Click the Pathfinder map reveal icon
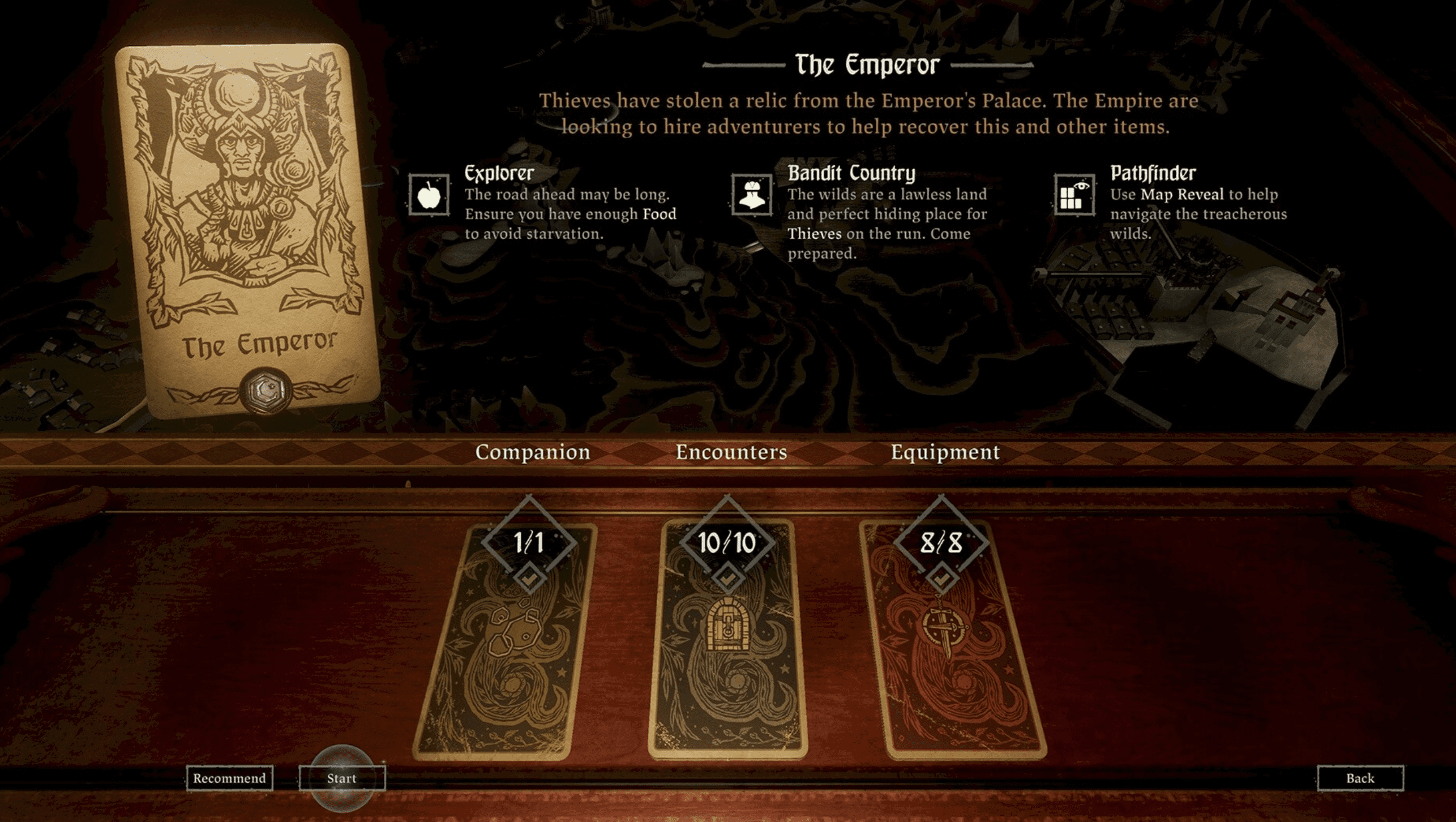Viewport: 1456px width, 822px height. [1074, 195]
